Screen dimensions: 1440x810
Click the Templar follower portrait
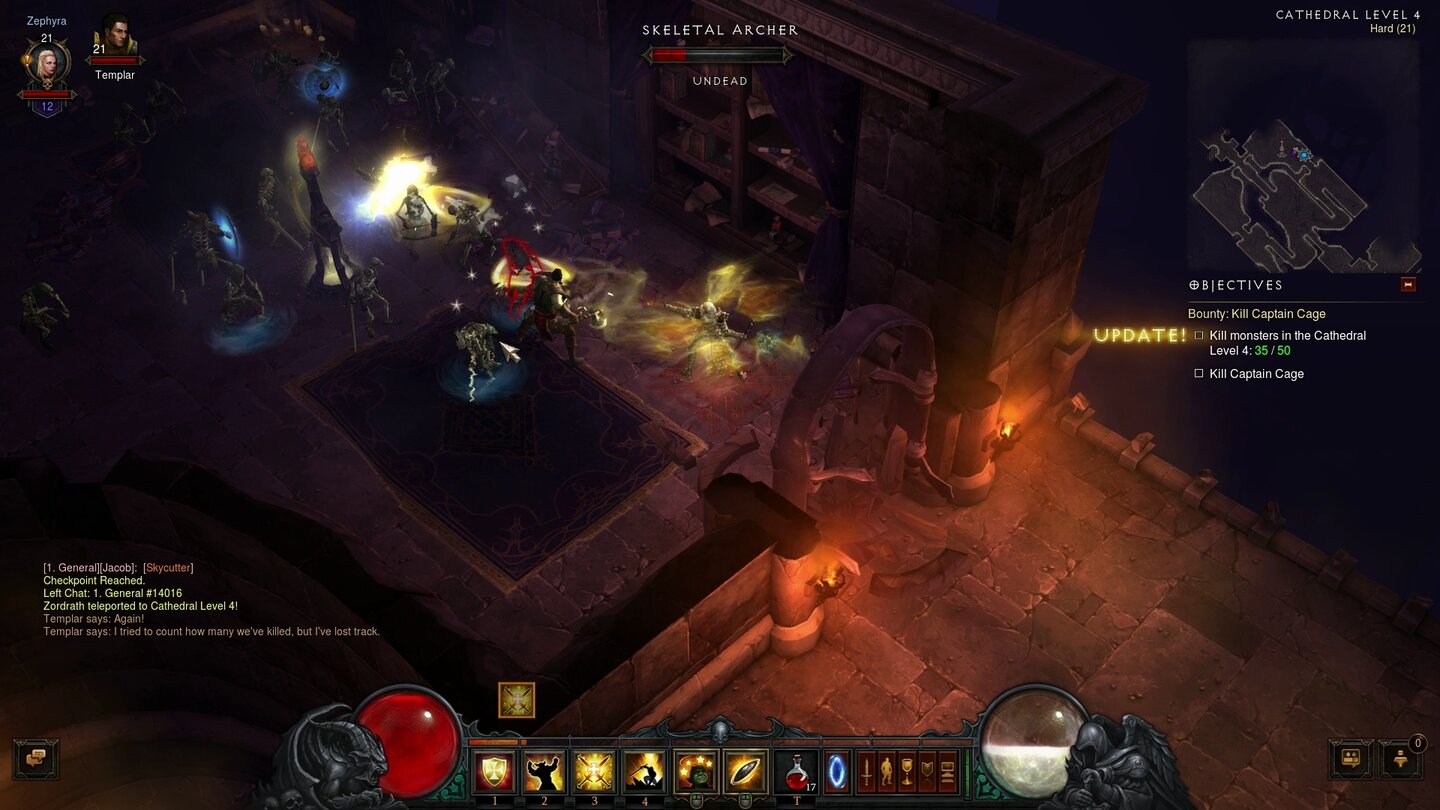(115, 38)
